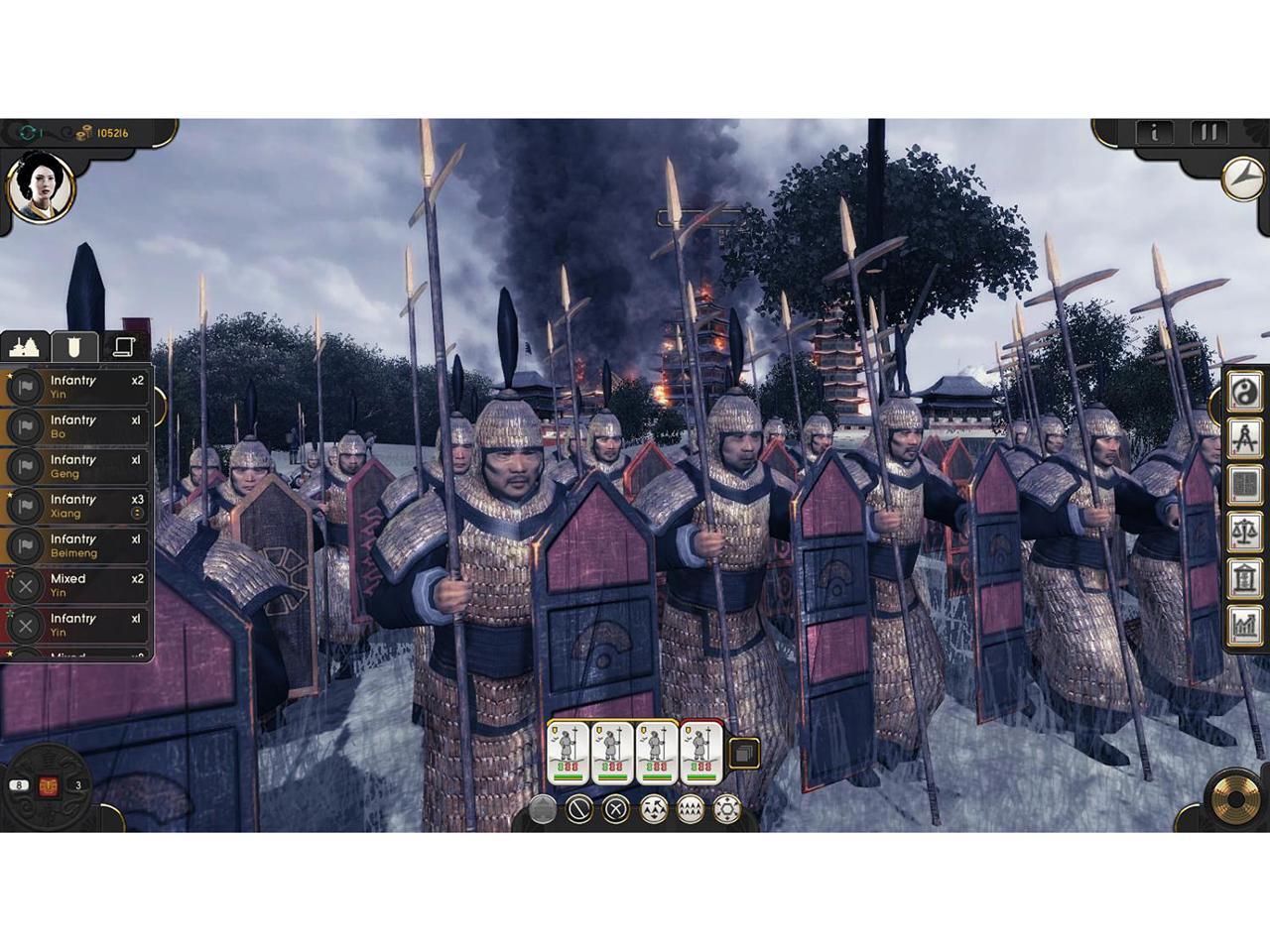
Task: Select the red-highlighted infantry unit card
Action: pos(701,753)
